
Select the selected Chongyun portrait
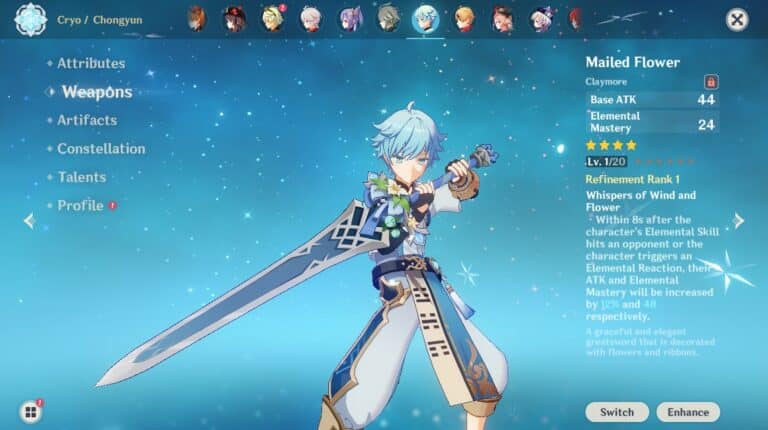coord(426,19)
